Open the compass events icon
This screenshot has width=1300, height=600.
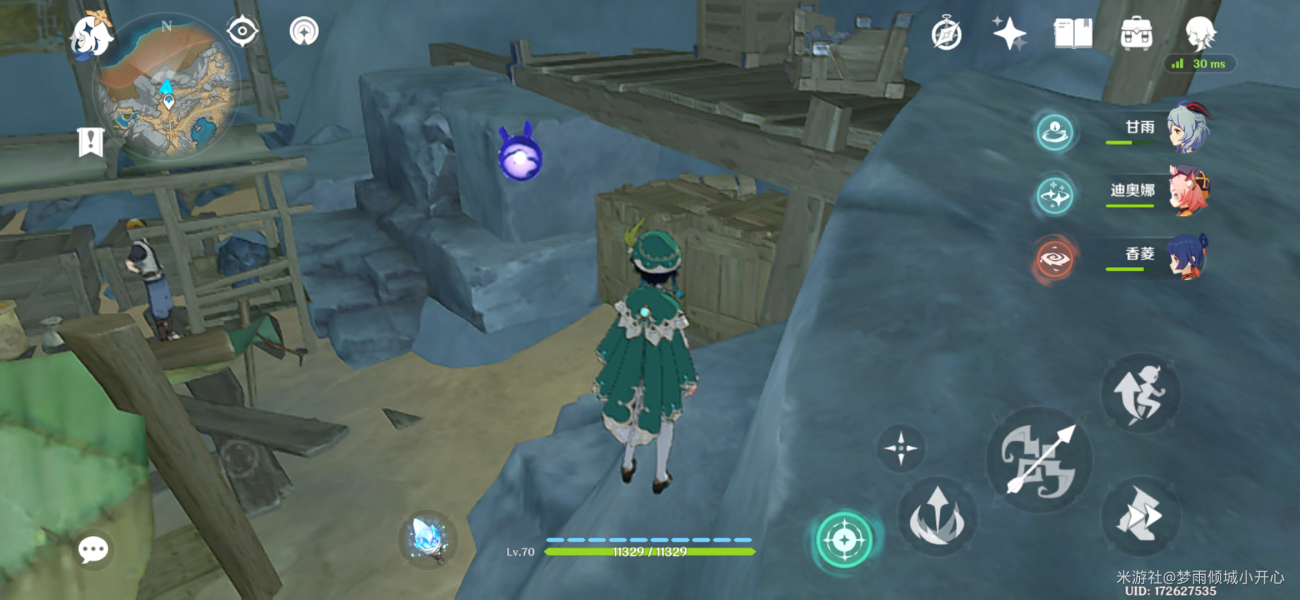[x=946, y=34]
